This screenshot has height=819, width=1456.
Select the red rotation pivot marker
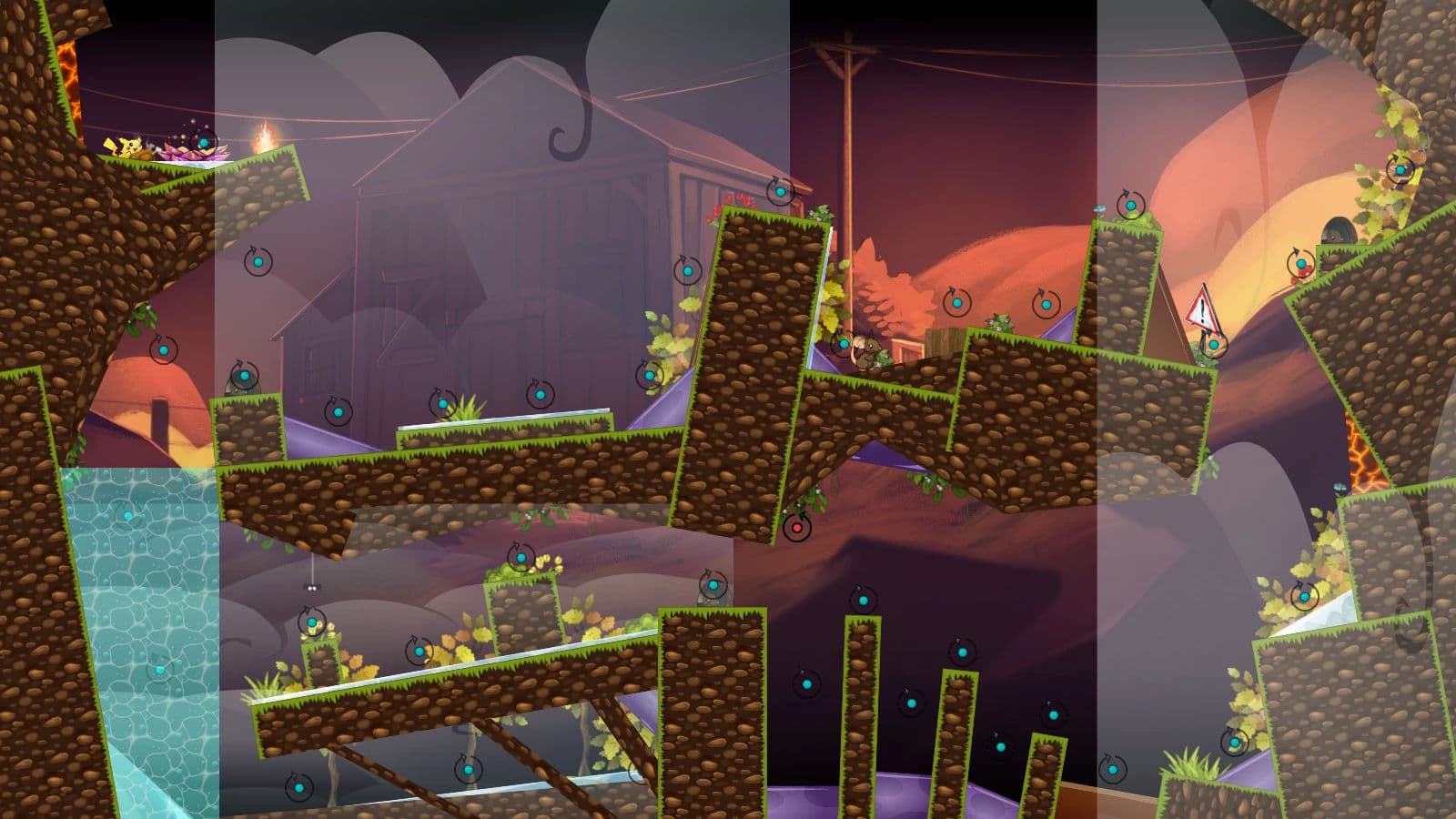797,527
